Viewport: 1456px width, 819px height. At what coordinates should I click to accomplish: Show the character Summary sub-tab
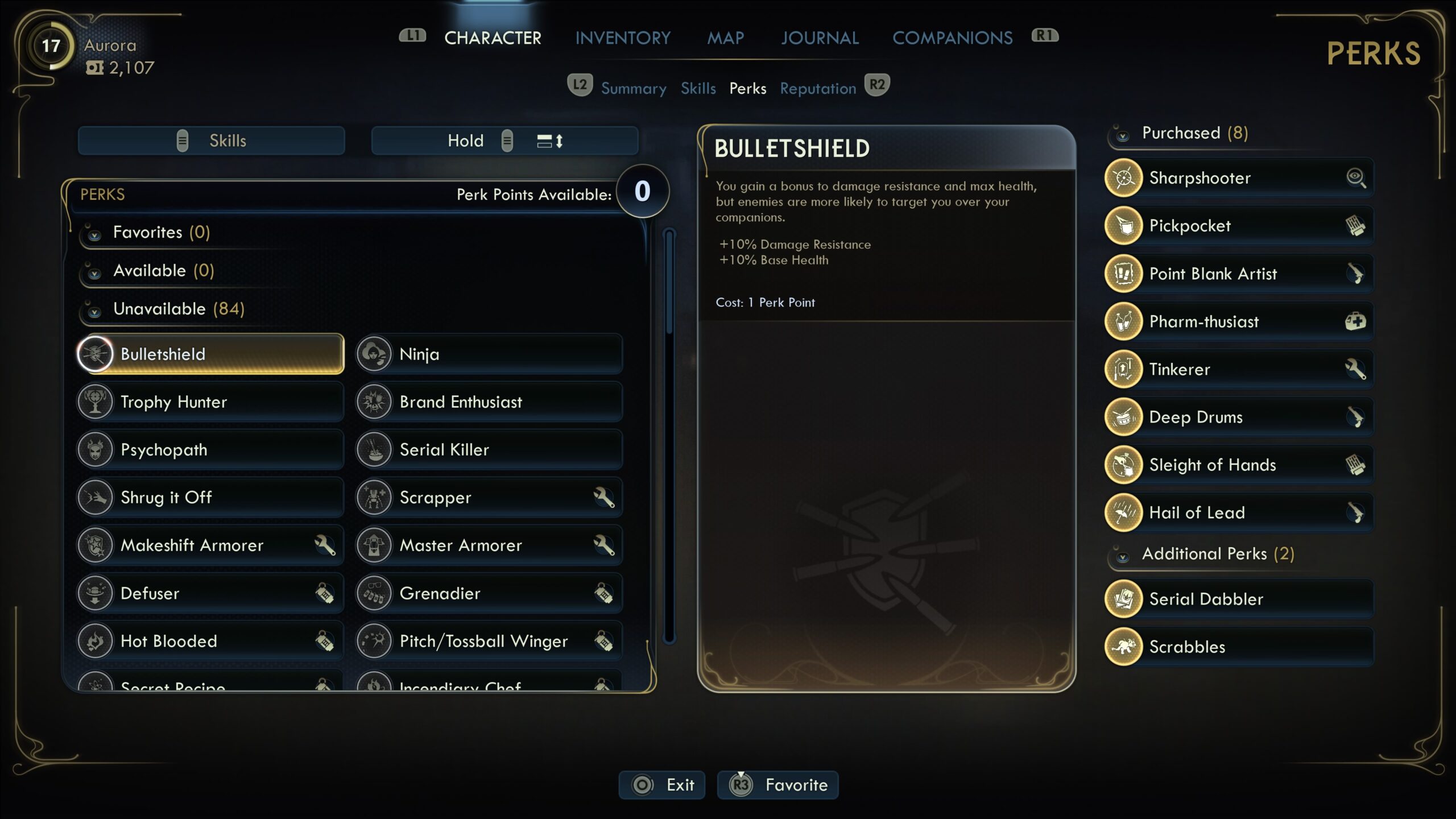(x=634, y=89)
